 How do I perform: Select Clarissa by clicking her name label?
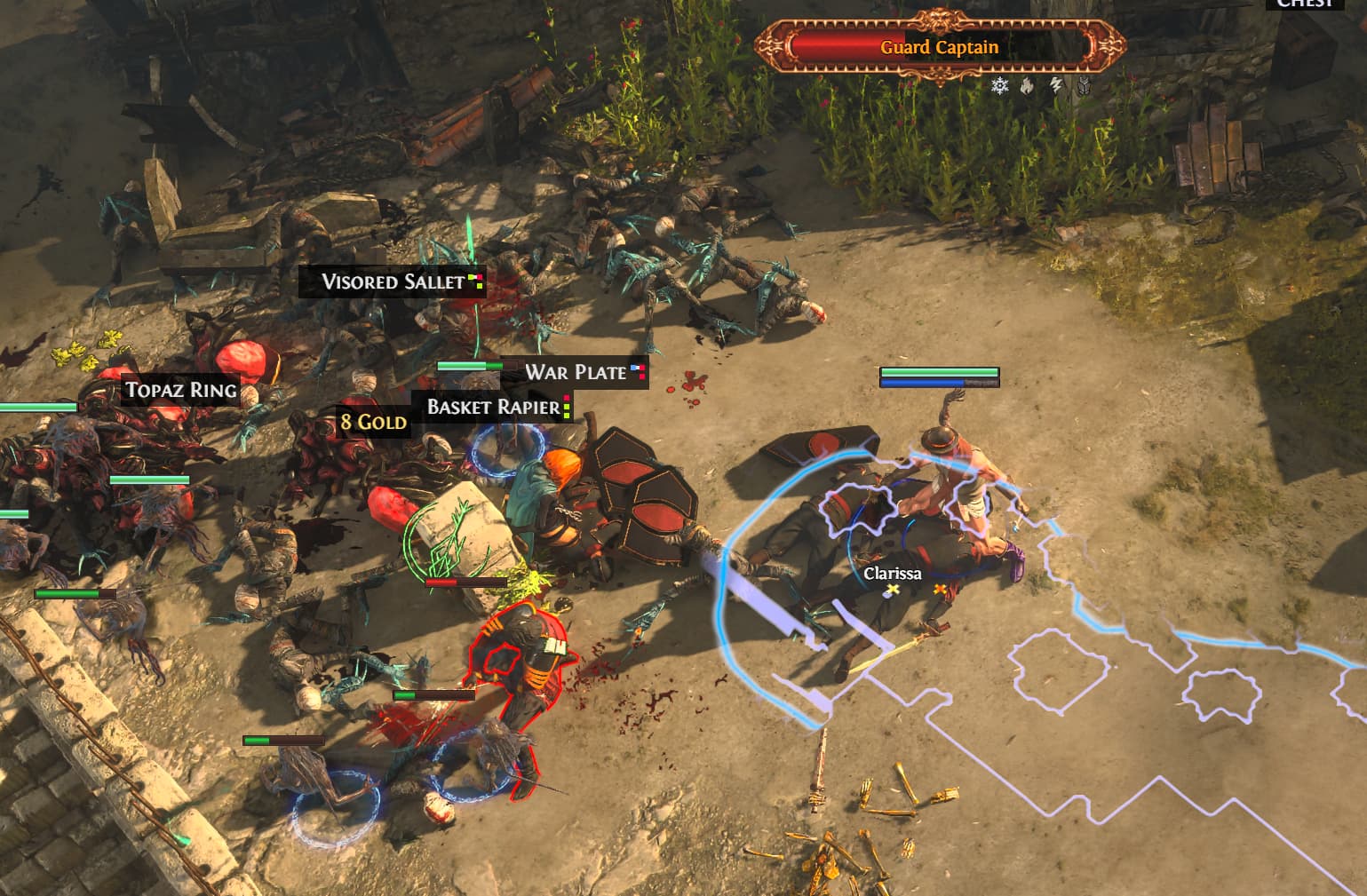click(x=891, y=574)
